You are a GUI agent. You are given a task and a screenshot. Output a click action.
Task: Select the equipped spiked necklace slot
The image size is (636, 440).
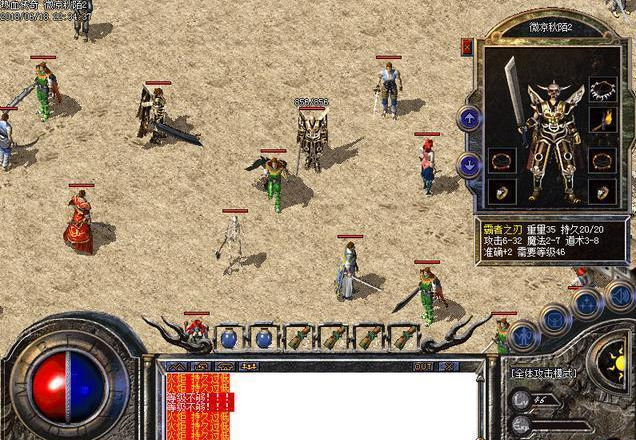coord(602,89)
